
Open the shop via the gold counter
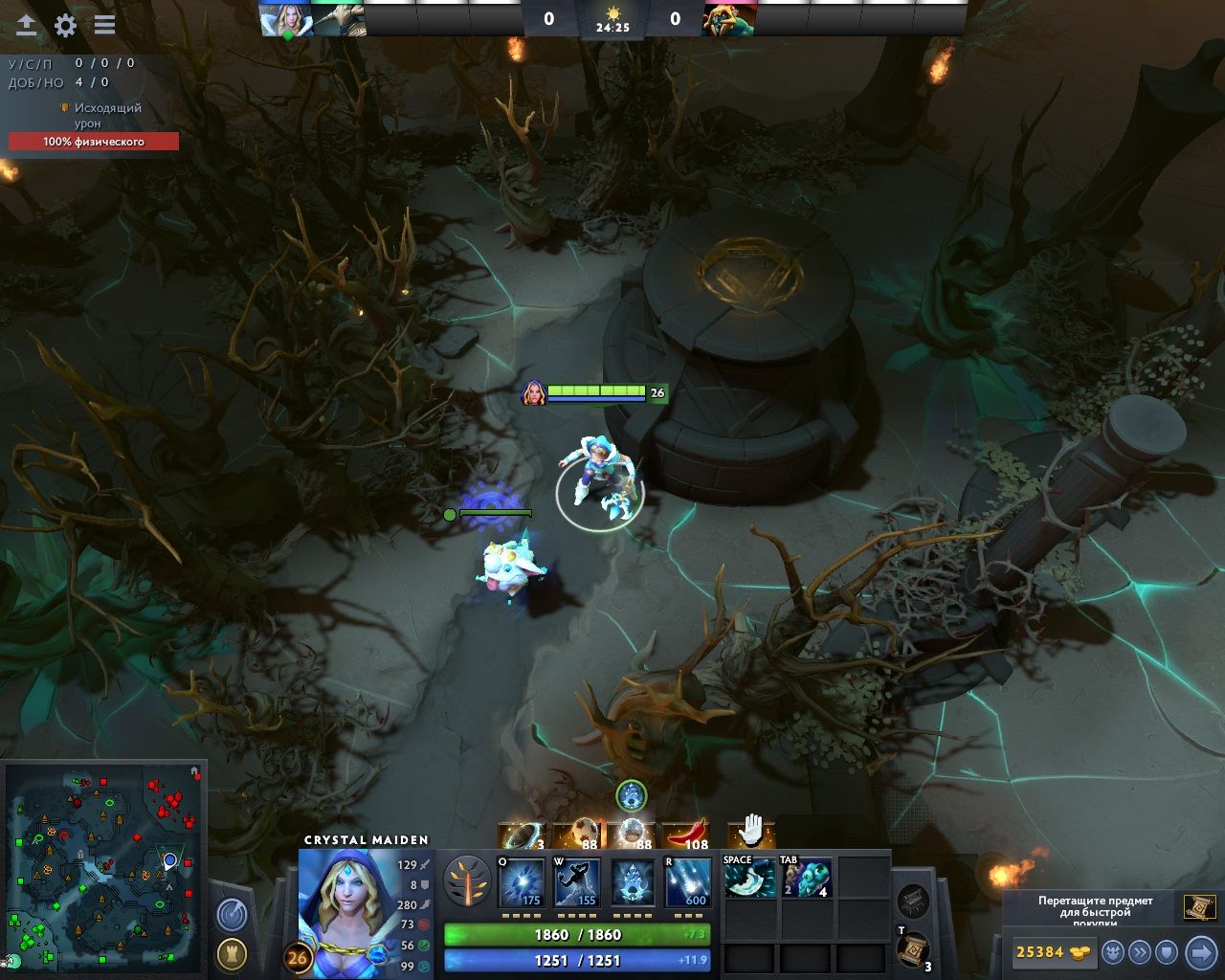coord(1052,952)
